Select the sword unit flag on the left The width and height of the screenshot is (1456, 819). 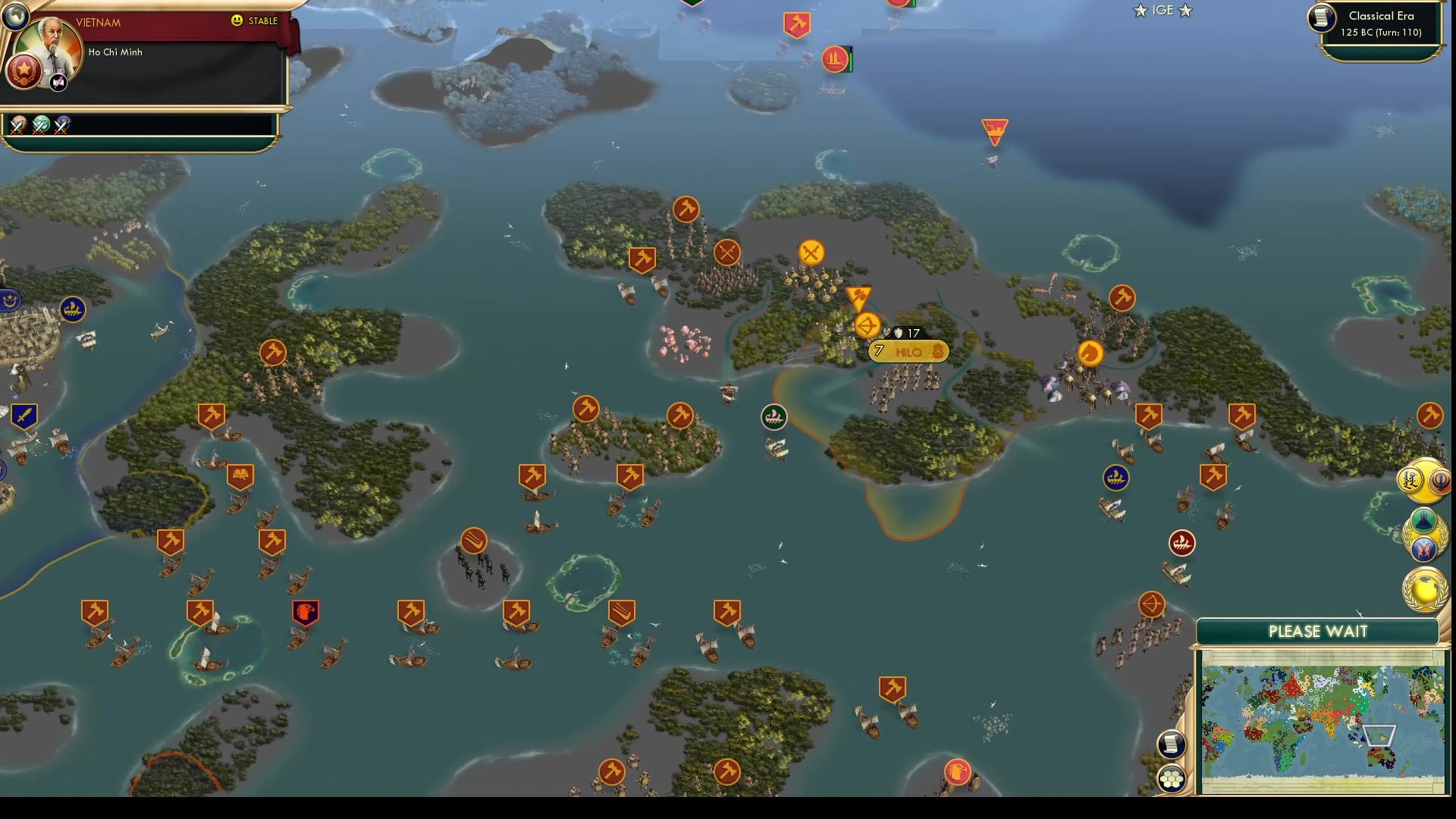pos(24,414)
